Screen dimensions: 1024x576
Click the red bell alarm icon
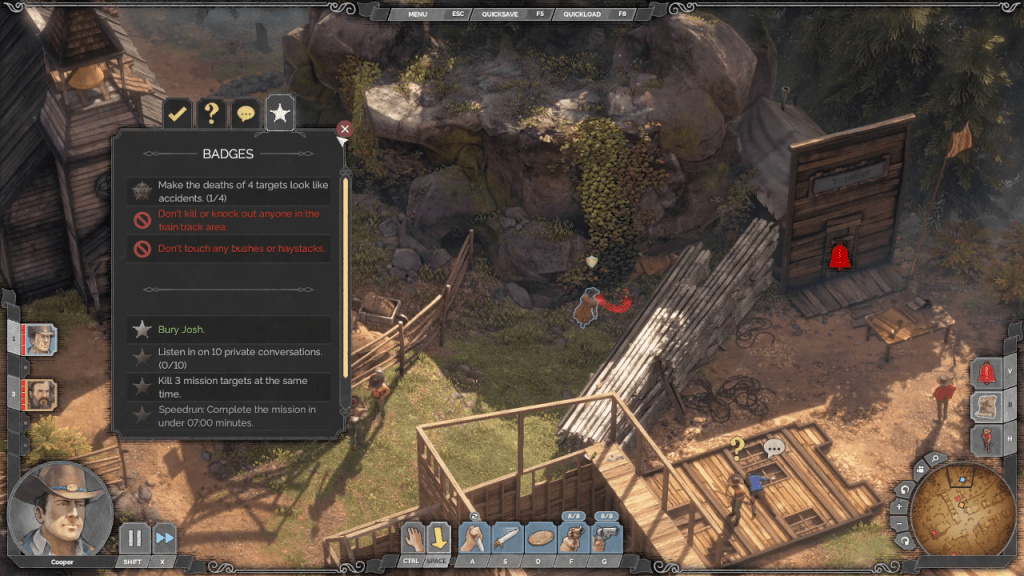(x=987, y=372)
